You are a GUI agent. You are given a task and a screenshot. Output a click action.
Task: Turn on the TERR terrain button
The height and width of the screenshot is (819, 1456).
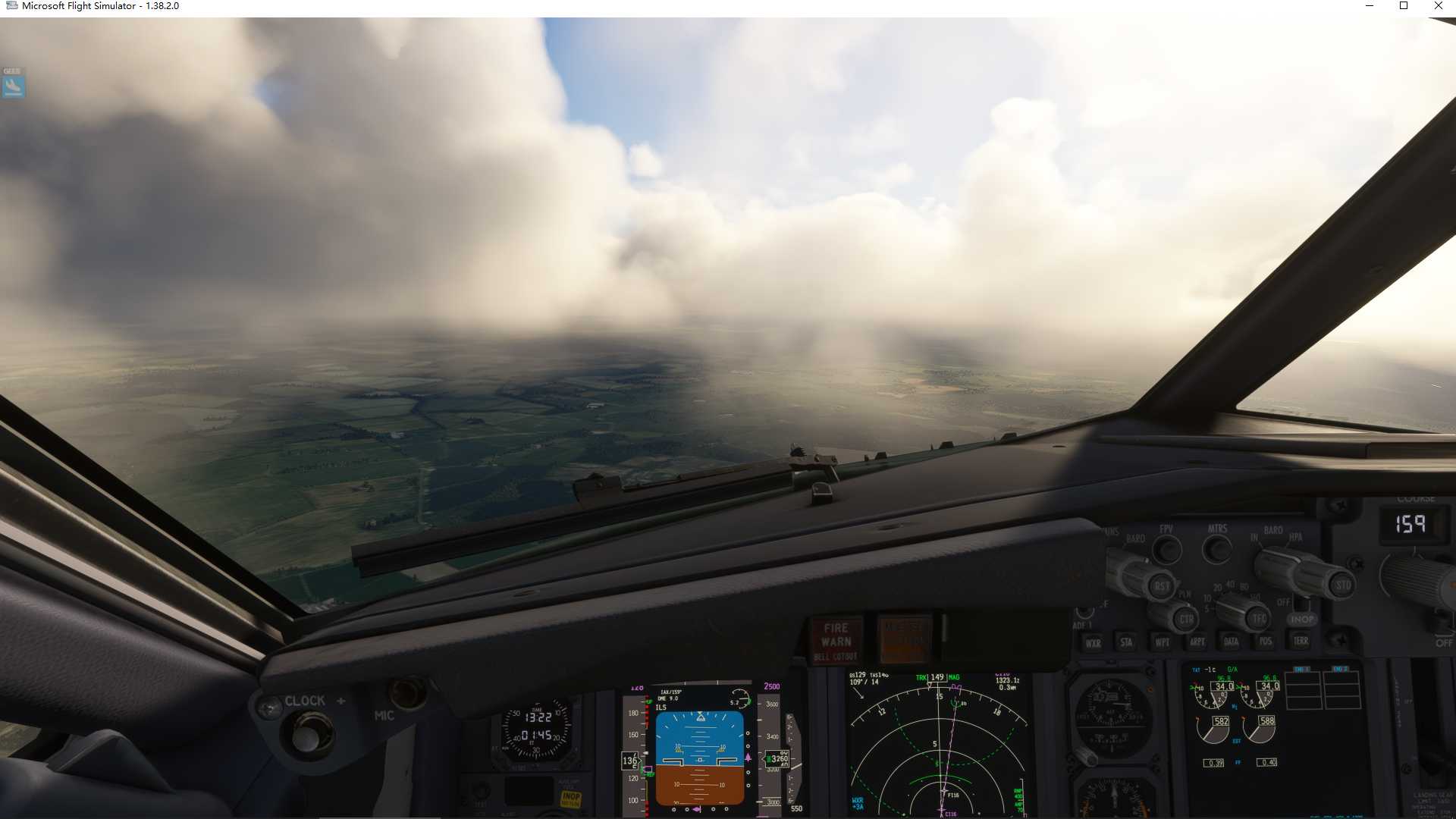pos(1301,641)
